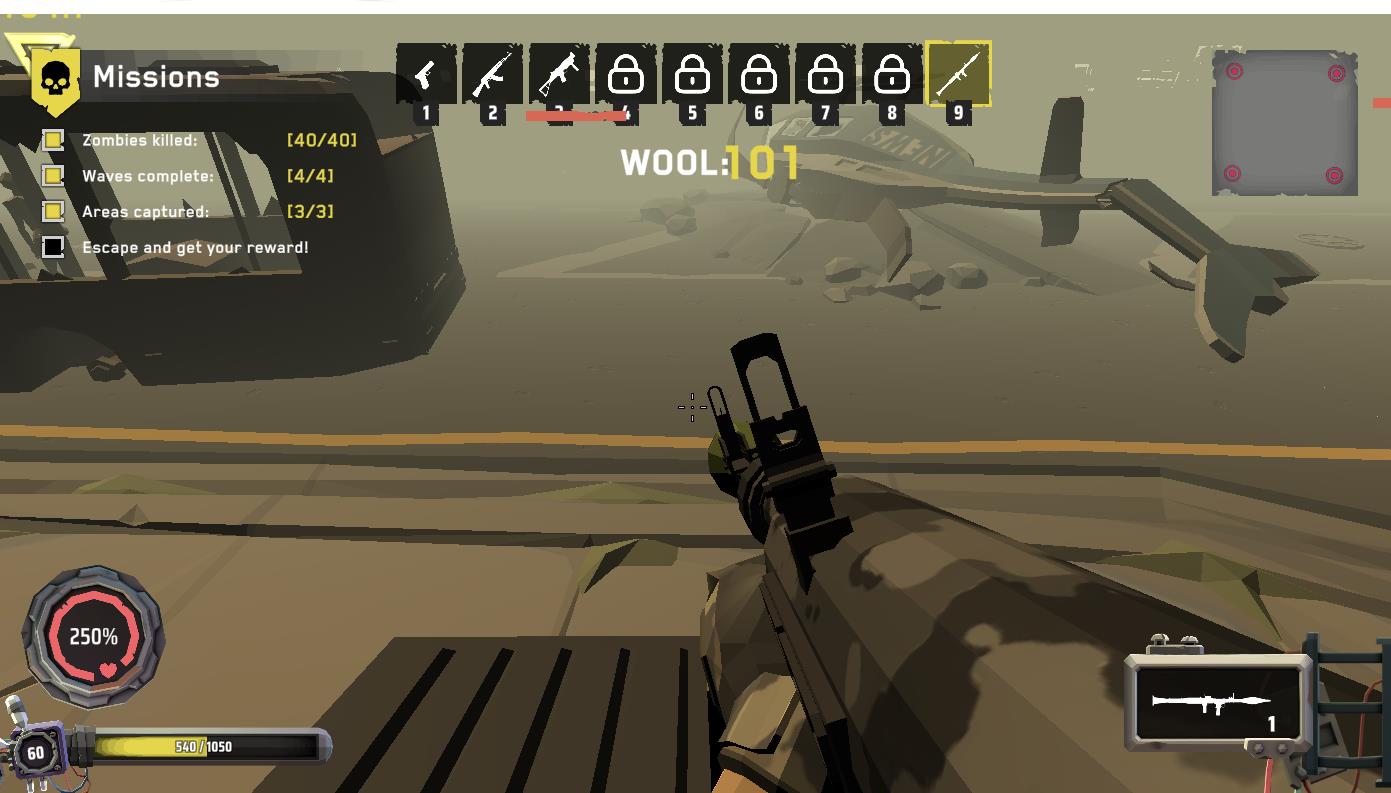This screenshot has width=1391, height=793.
Task: Click the locked weapon slot numbered 4
Action: click(625, 74)
